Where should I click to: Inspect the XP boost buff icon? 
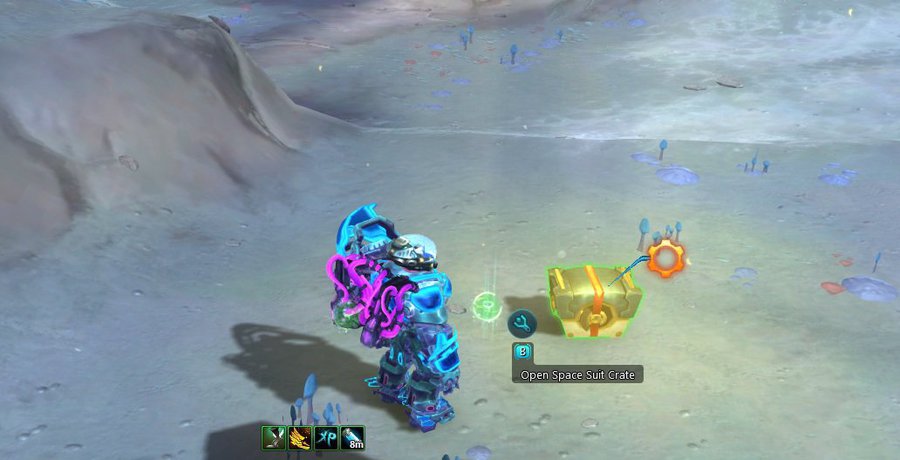click(x=326, y=437)
